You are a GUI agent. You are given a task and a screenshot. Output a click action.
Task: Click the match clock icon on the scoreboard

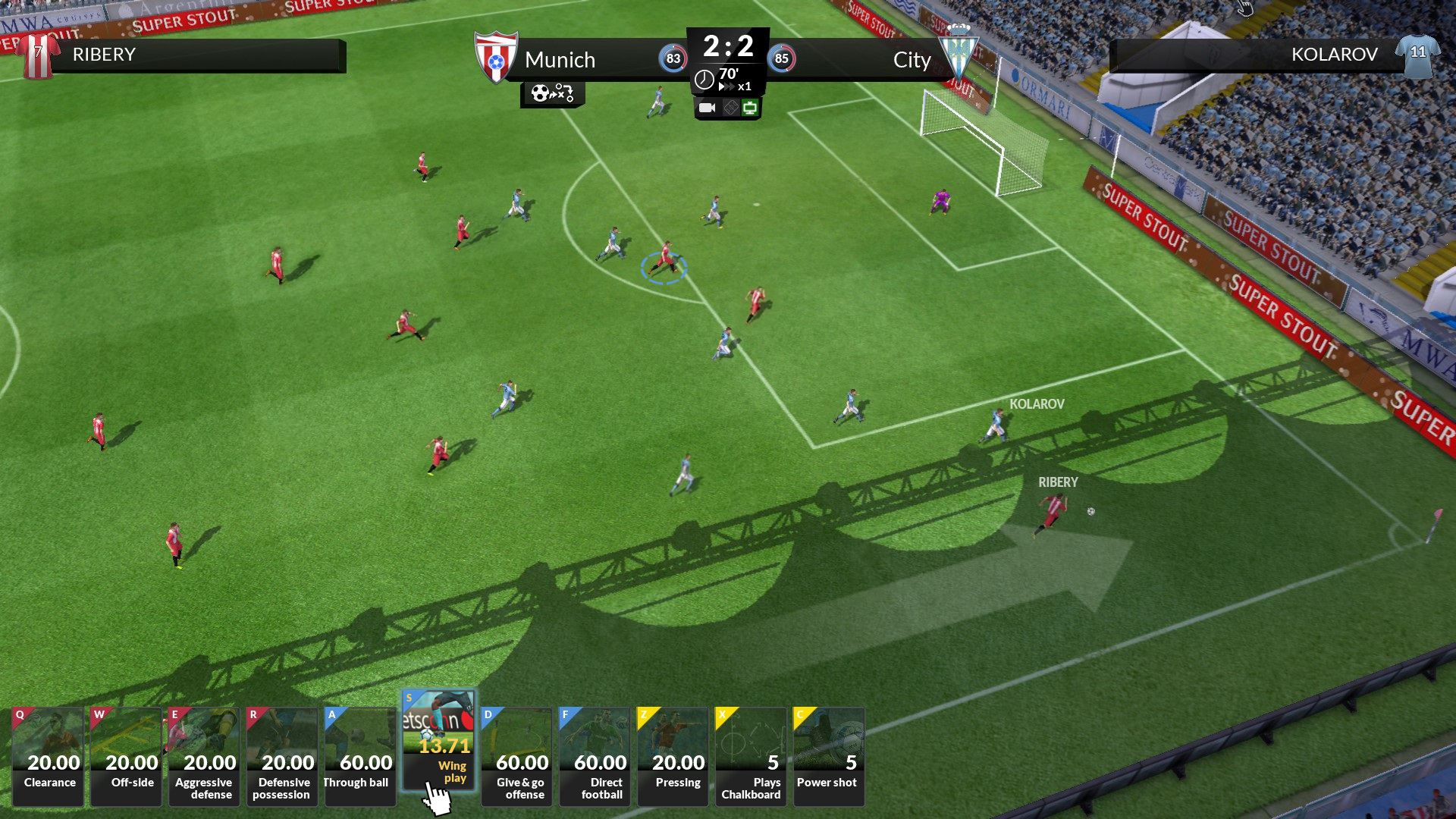(x=704, y=80)
